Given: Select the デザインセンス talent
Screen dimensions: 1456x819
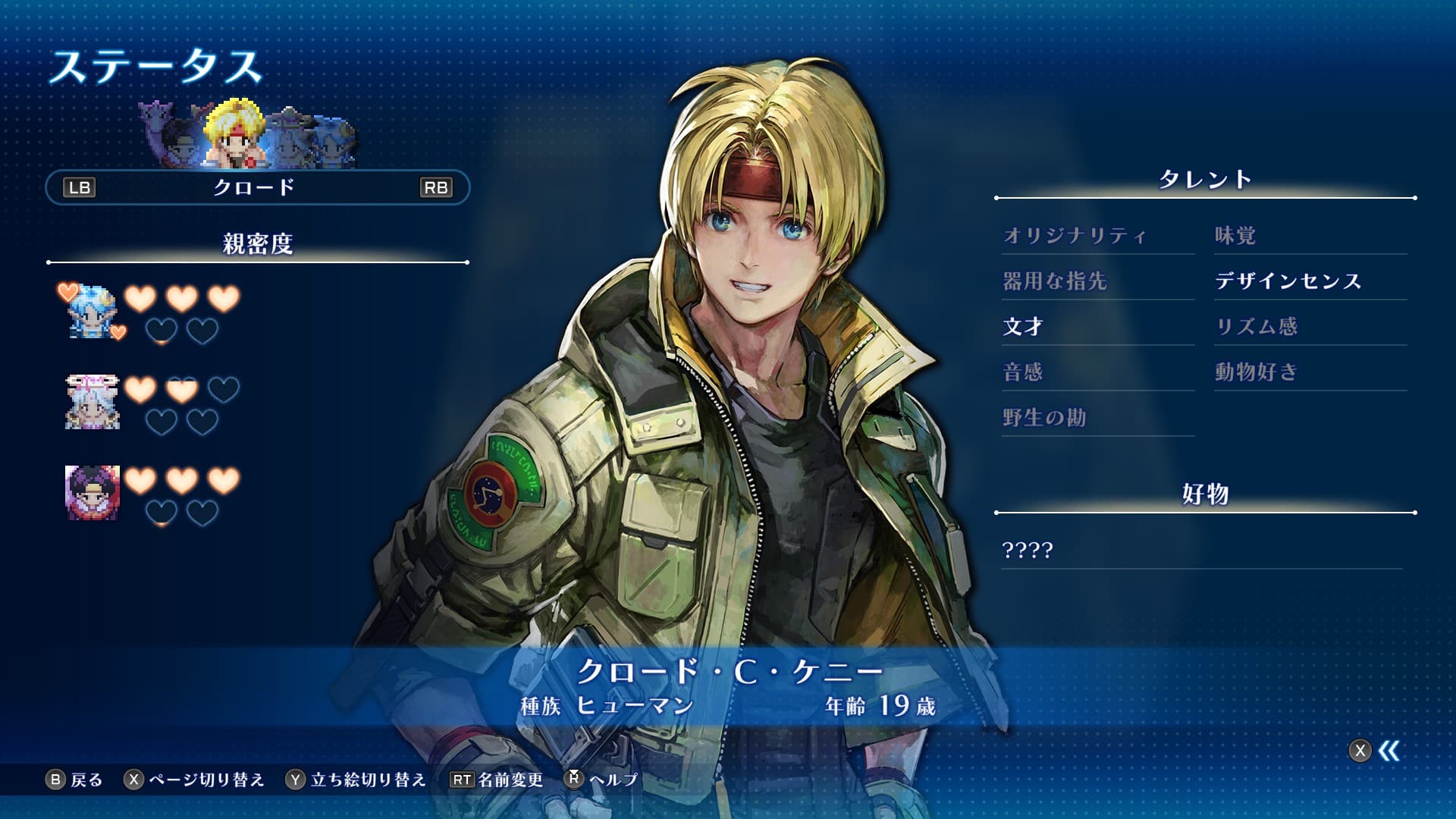Looking at the screenshot, I should 1288,281.
